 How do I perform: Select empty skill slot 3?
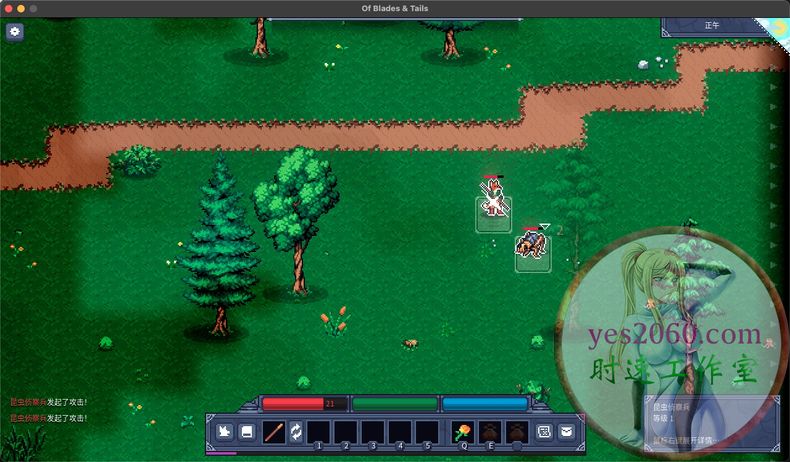[x=372, y=432]
